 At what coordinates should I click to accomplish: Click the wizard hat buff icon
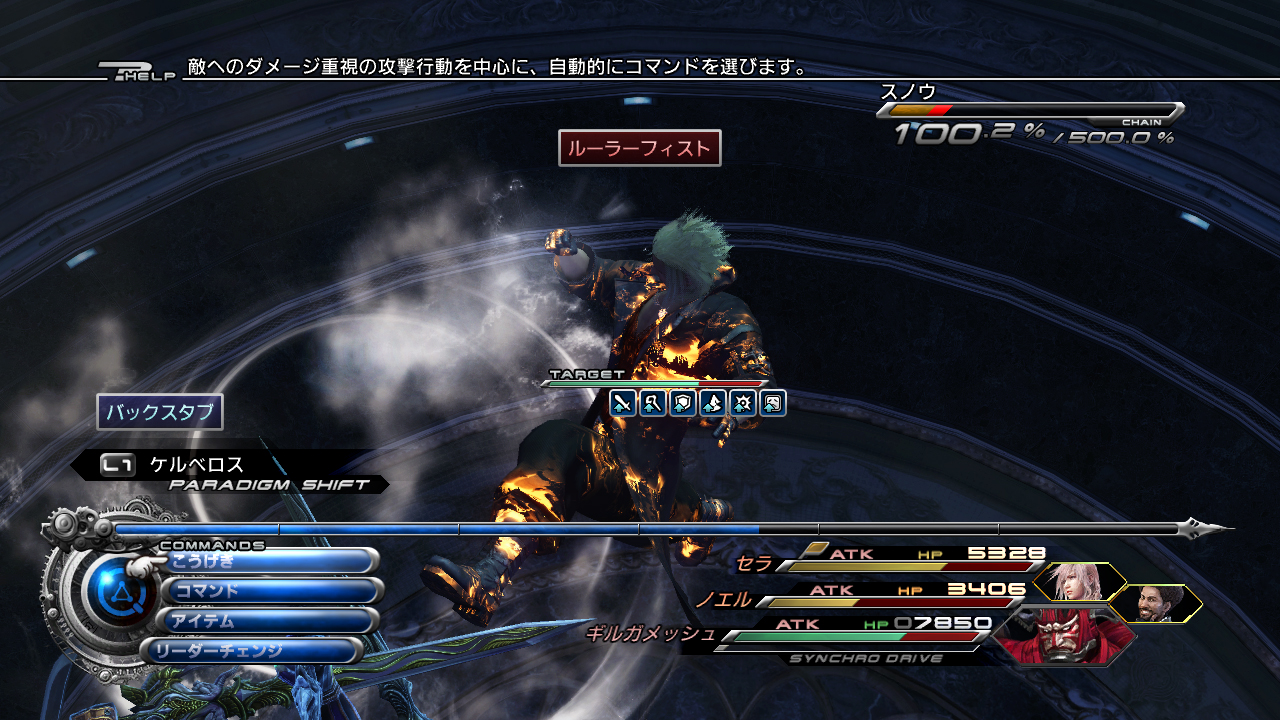713,403
